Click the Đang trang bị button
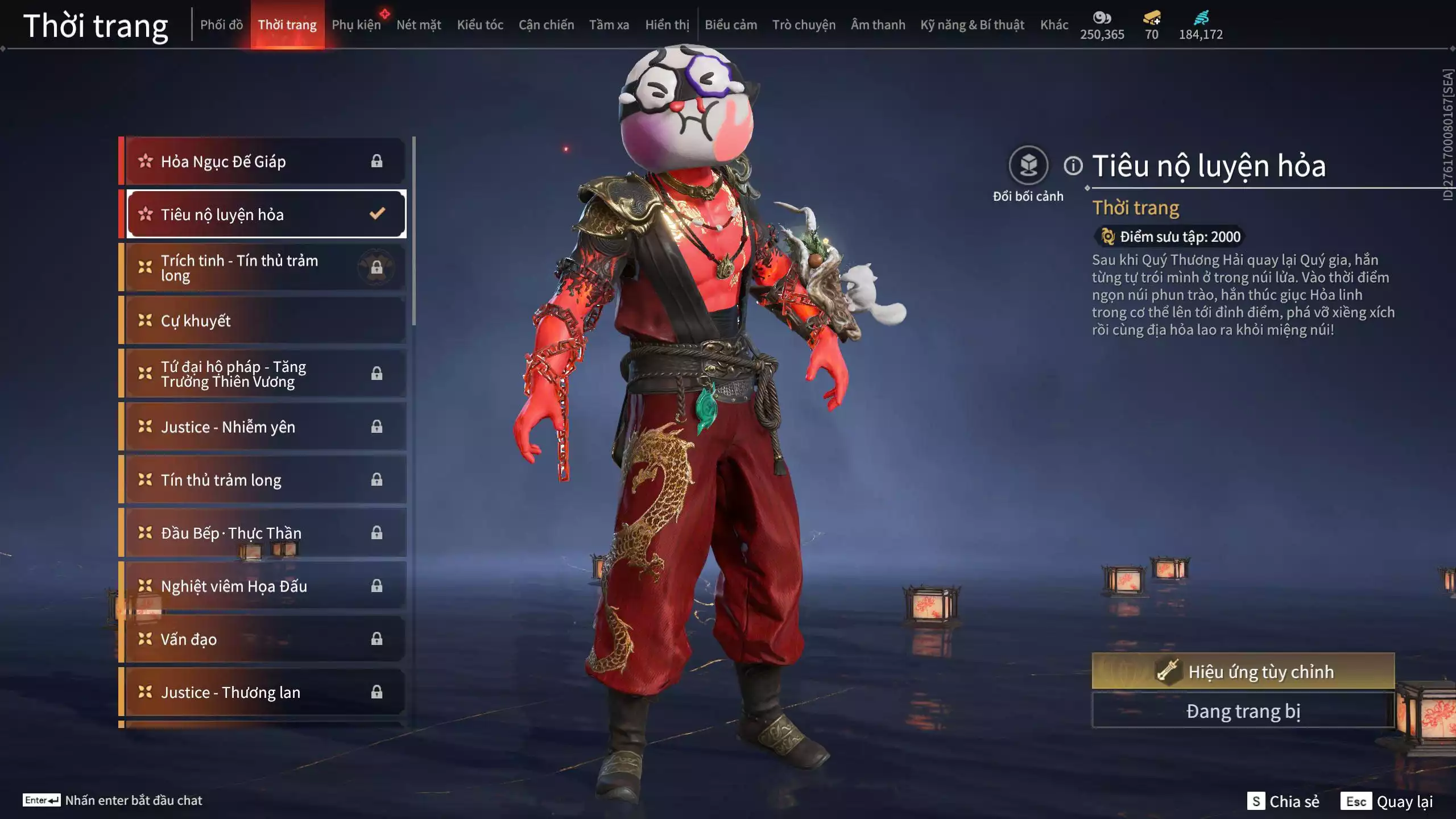Screen dimensions: 1456x819 [x=1243, y=712]
